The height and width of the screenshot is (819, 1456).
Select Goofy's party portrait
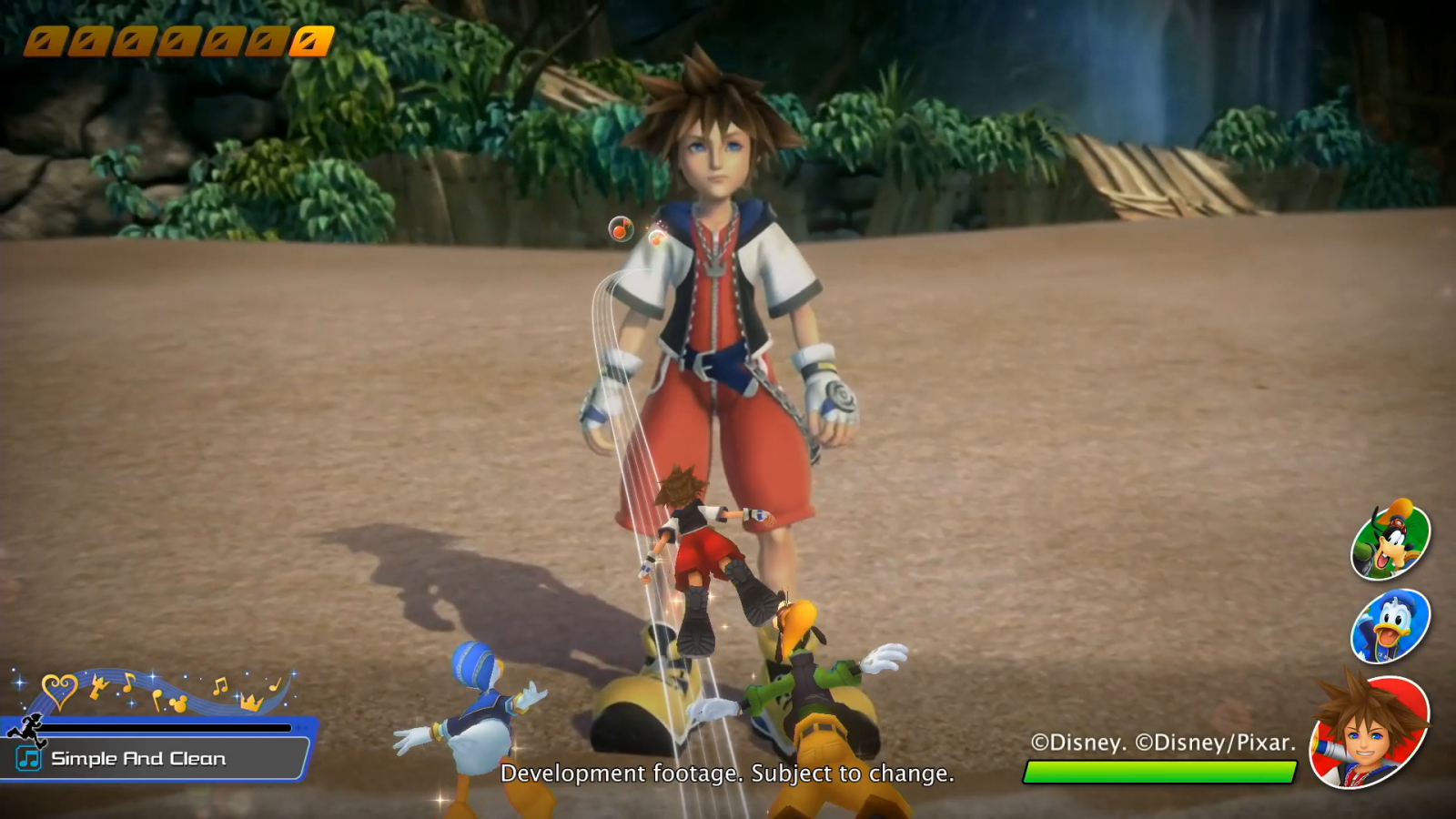1390,540
